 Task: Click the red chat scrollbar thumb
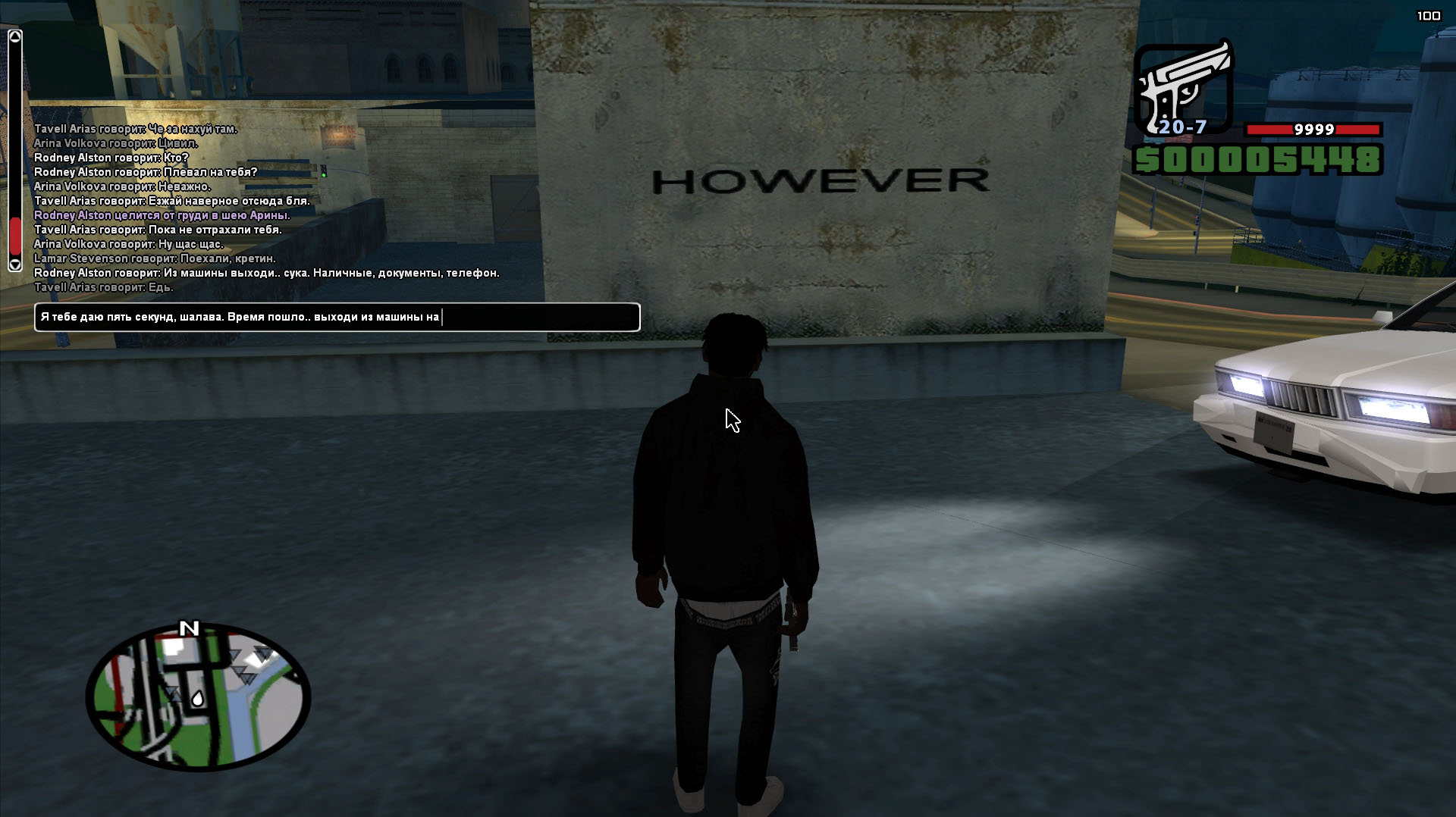coord(15,236)
